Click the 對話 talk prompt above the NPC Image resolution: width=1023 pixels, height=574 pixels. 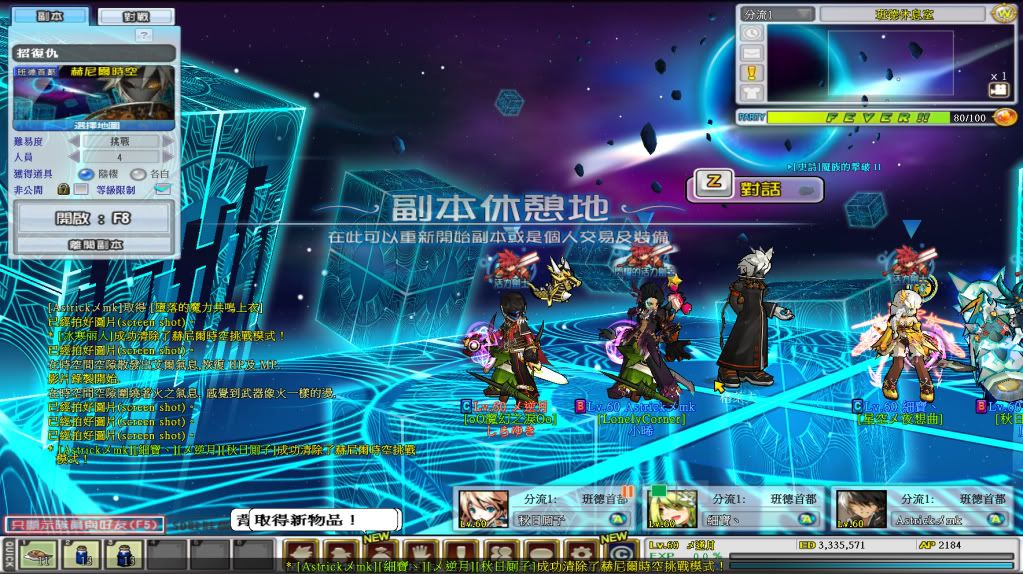[753, 186]
